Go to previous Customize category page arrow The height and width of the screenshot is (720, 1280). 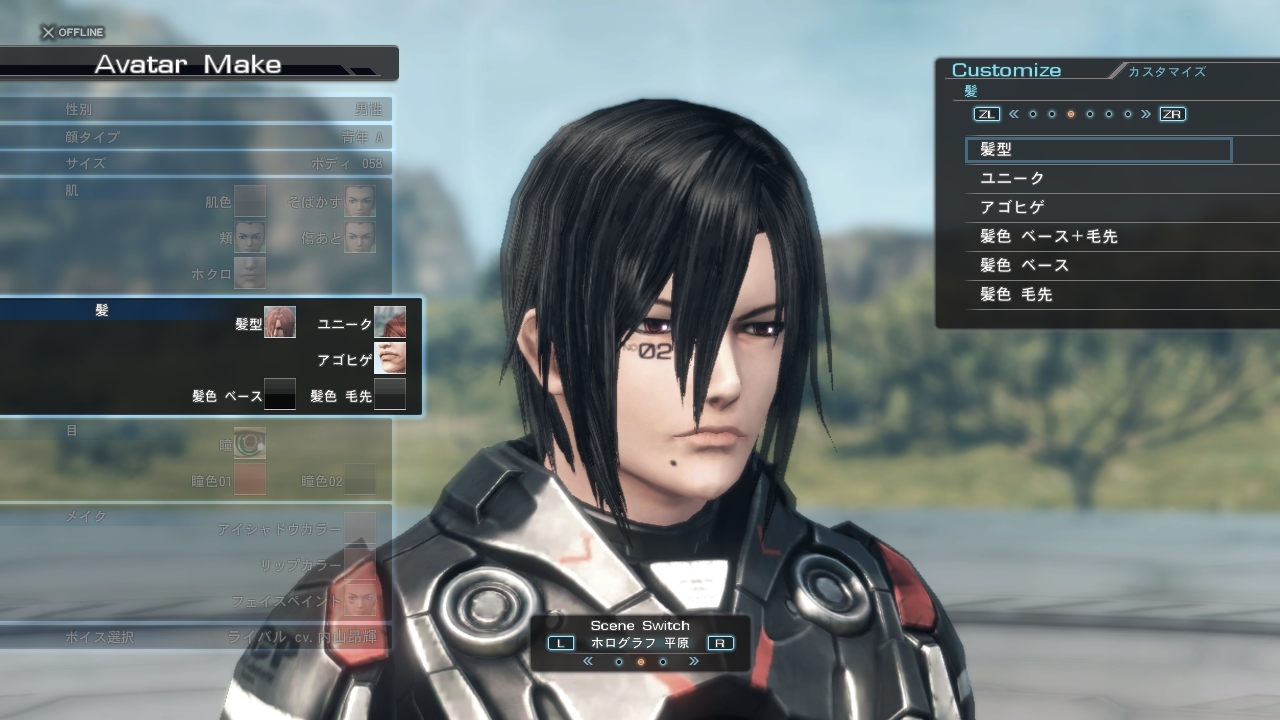click(x=1013, y=114)
